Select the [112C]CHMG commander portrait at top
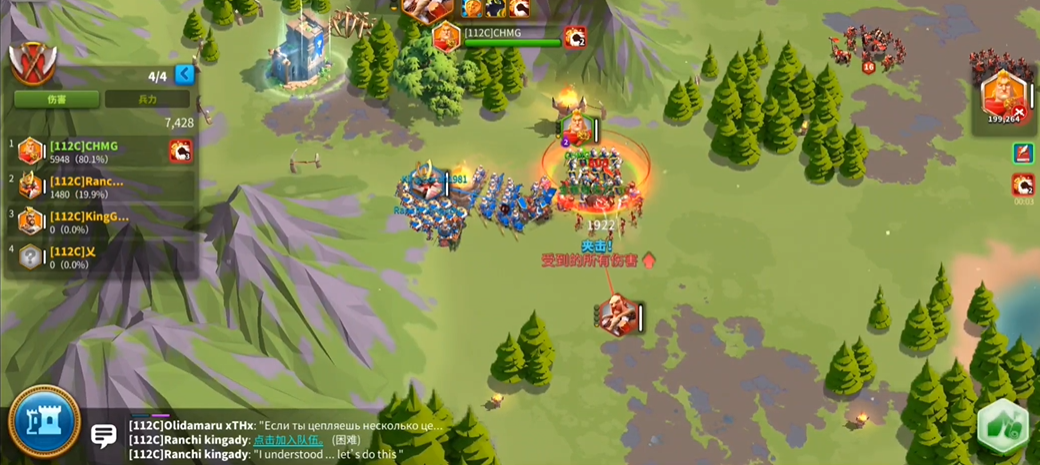The image size is (1040, 465). click(x=446, y=37)
